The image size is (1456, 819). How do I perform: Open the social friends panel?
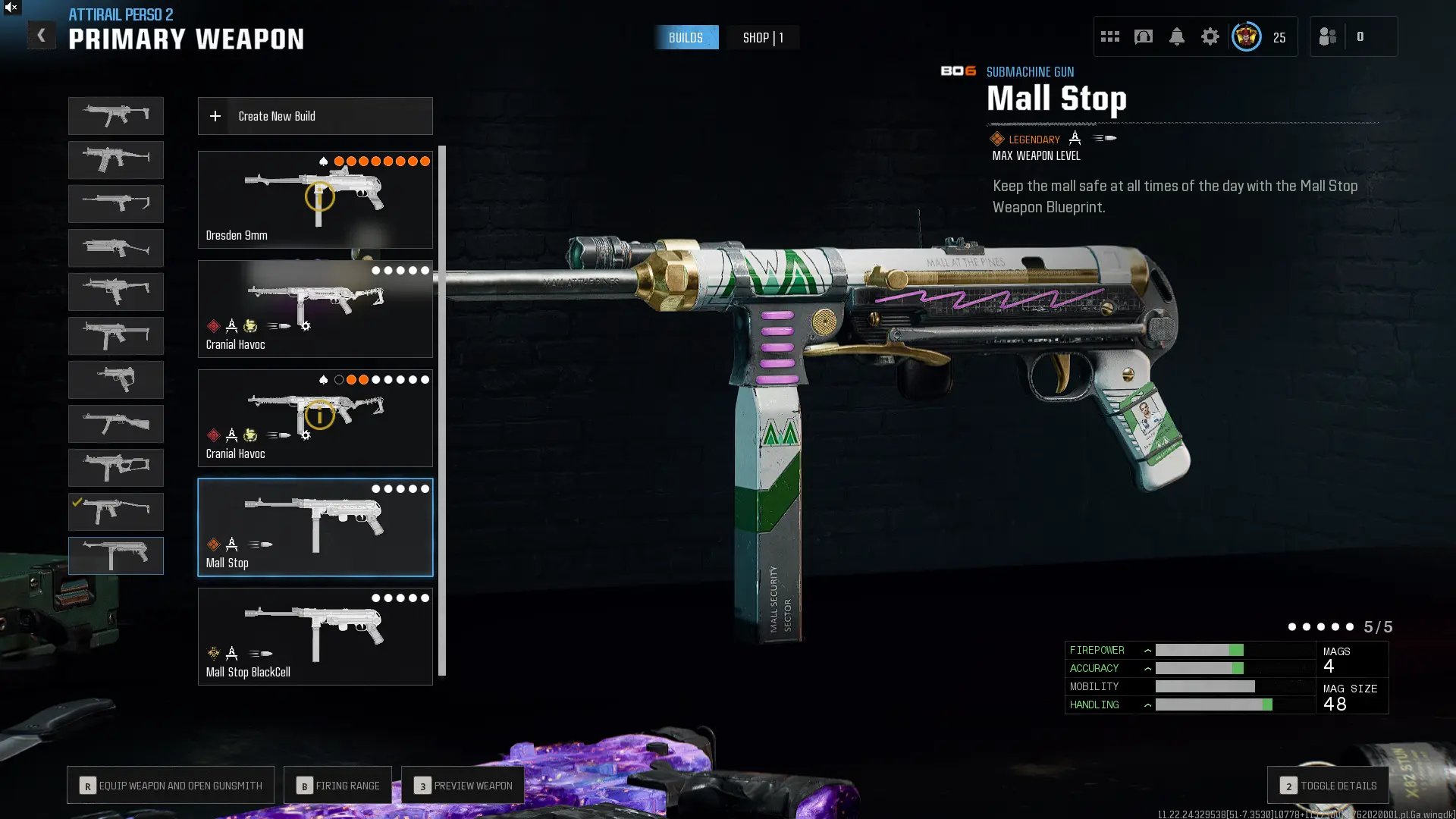(1328, 36)
